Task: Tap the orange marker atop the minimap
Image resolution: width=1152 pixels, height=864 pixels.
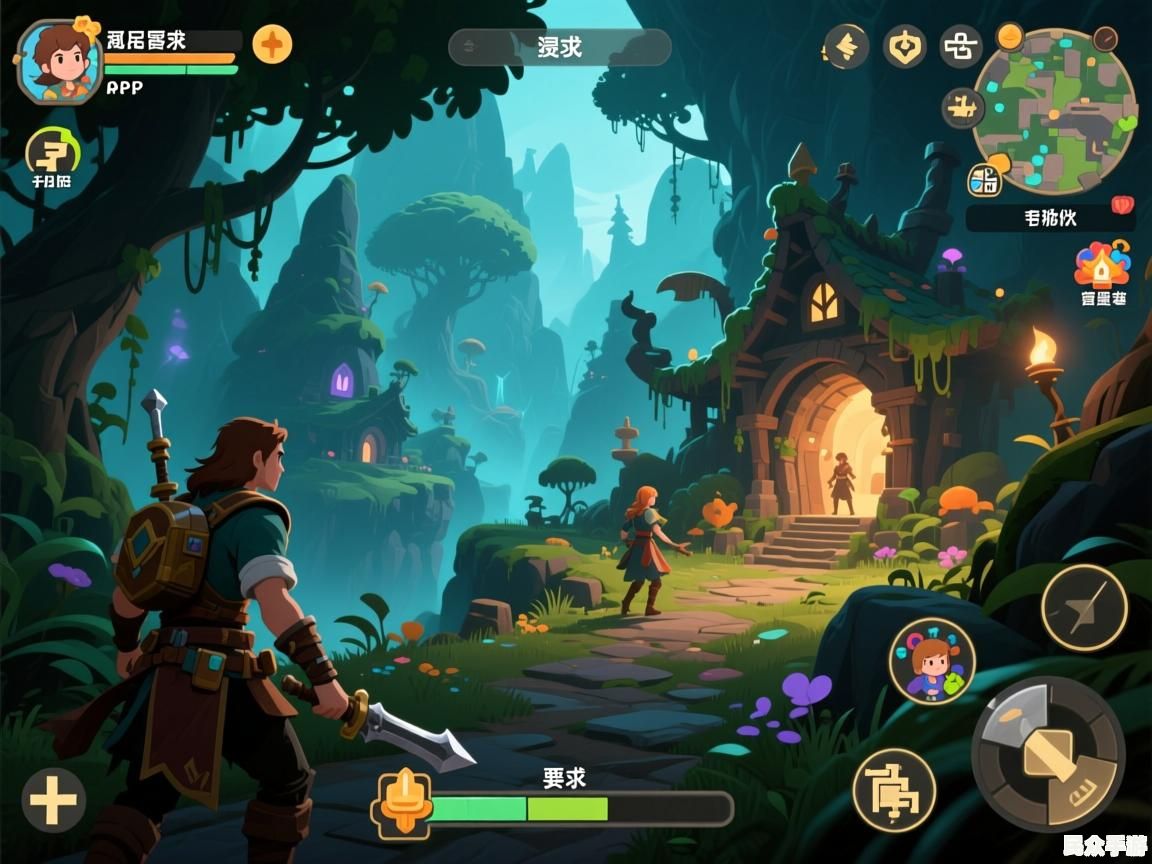Action: 1010,37
